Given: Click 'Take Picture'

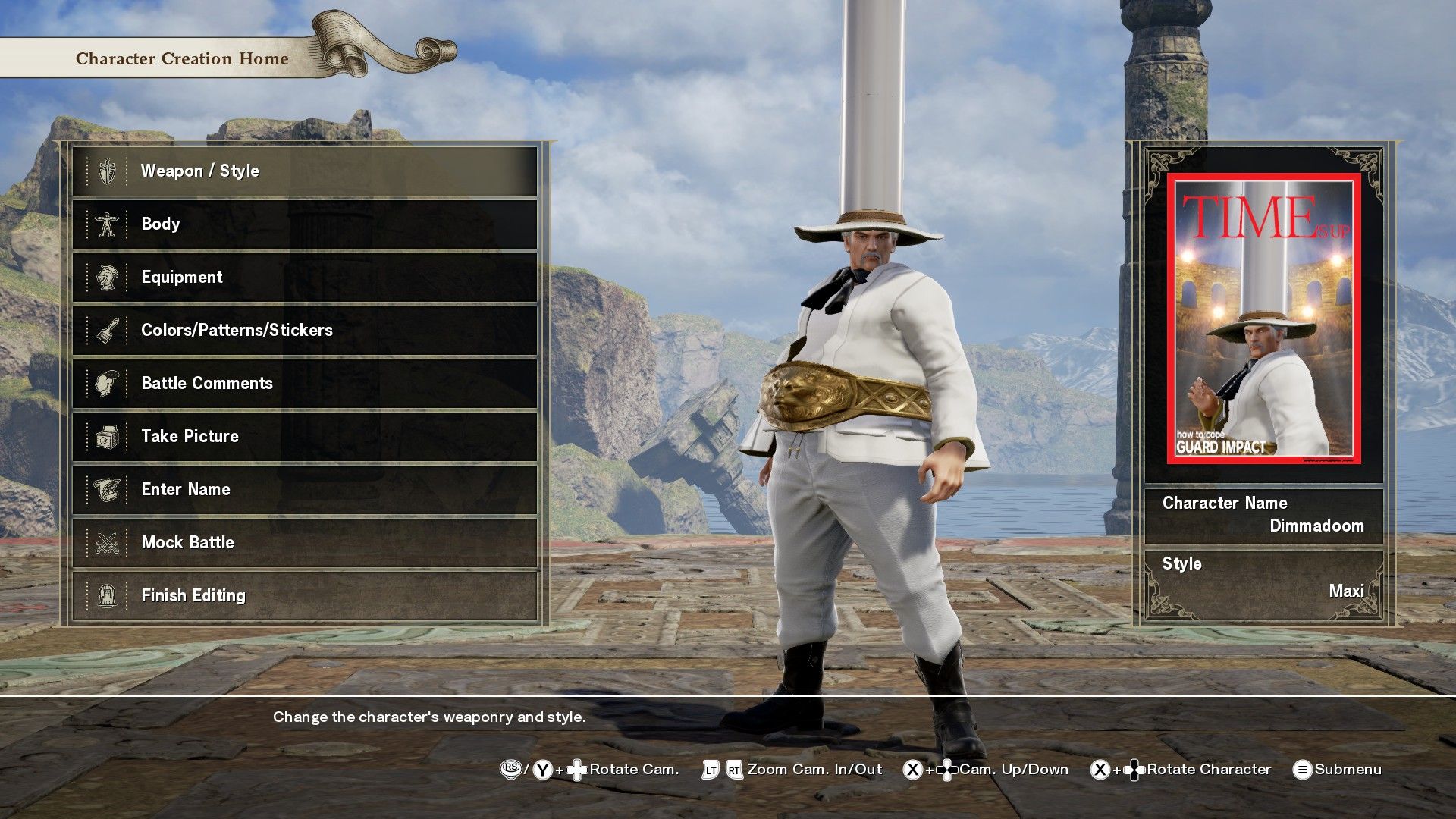Looking at the screenshot, I should coord(190,436).
